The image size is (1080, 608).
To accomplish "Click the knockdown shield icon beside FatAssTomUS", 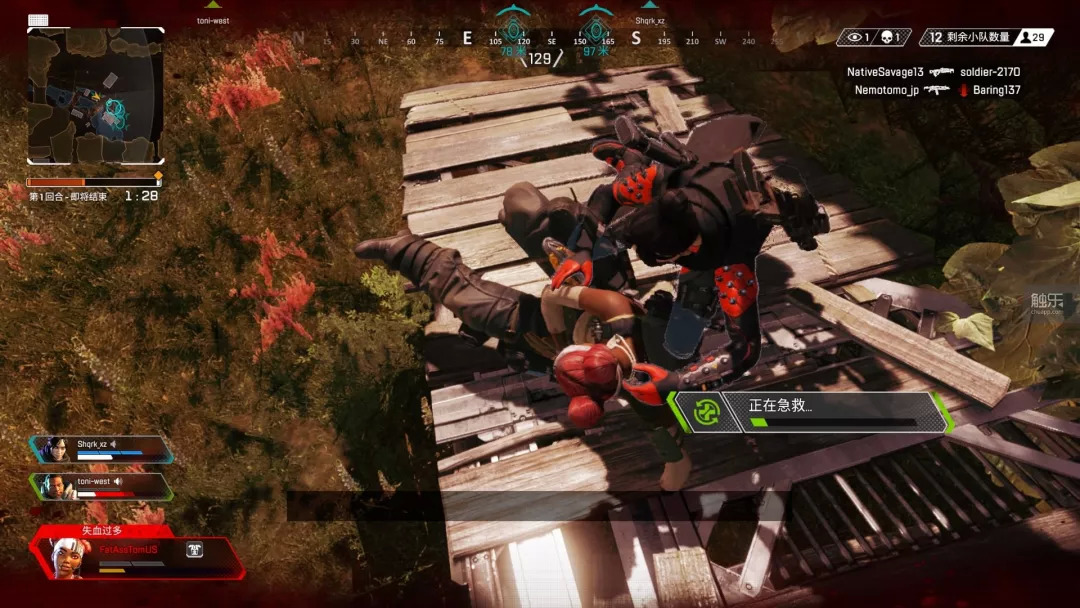I will [195, 549].
